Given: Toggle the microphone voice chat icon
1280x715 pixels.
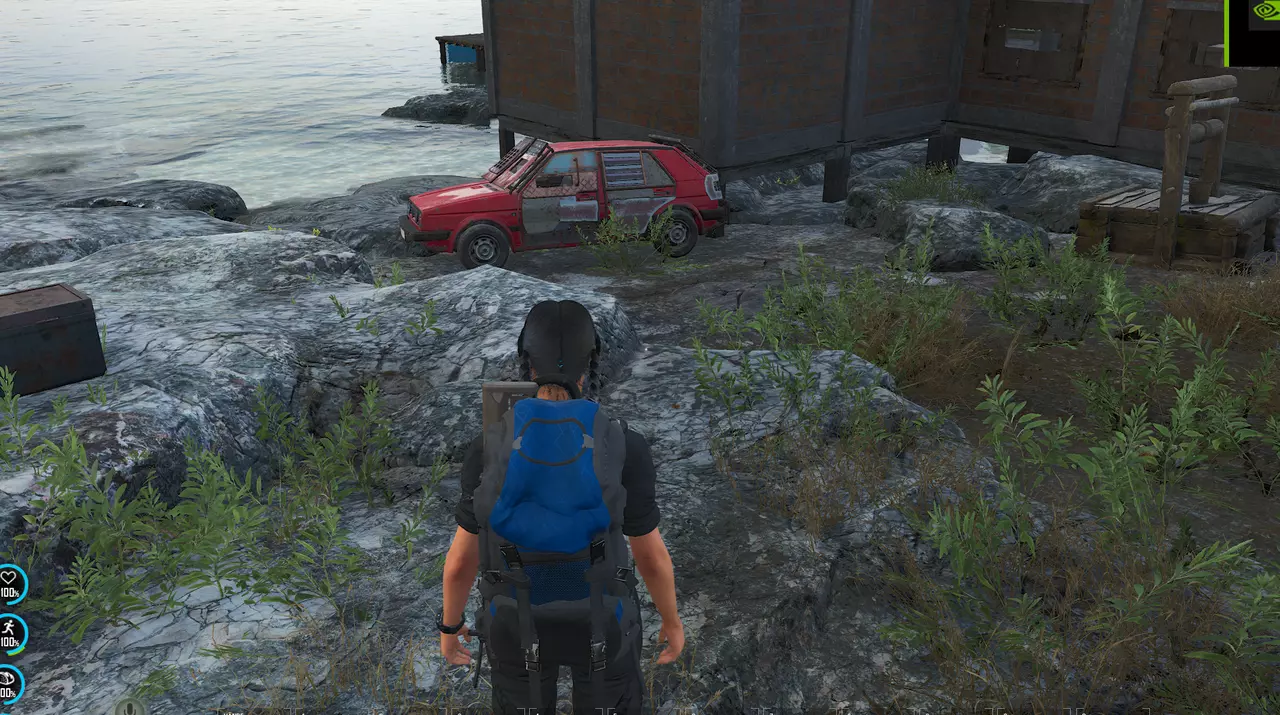Looking at the screenshot, I should tap(129, 708).
